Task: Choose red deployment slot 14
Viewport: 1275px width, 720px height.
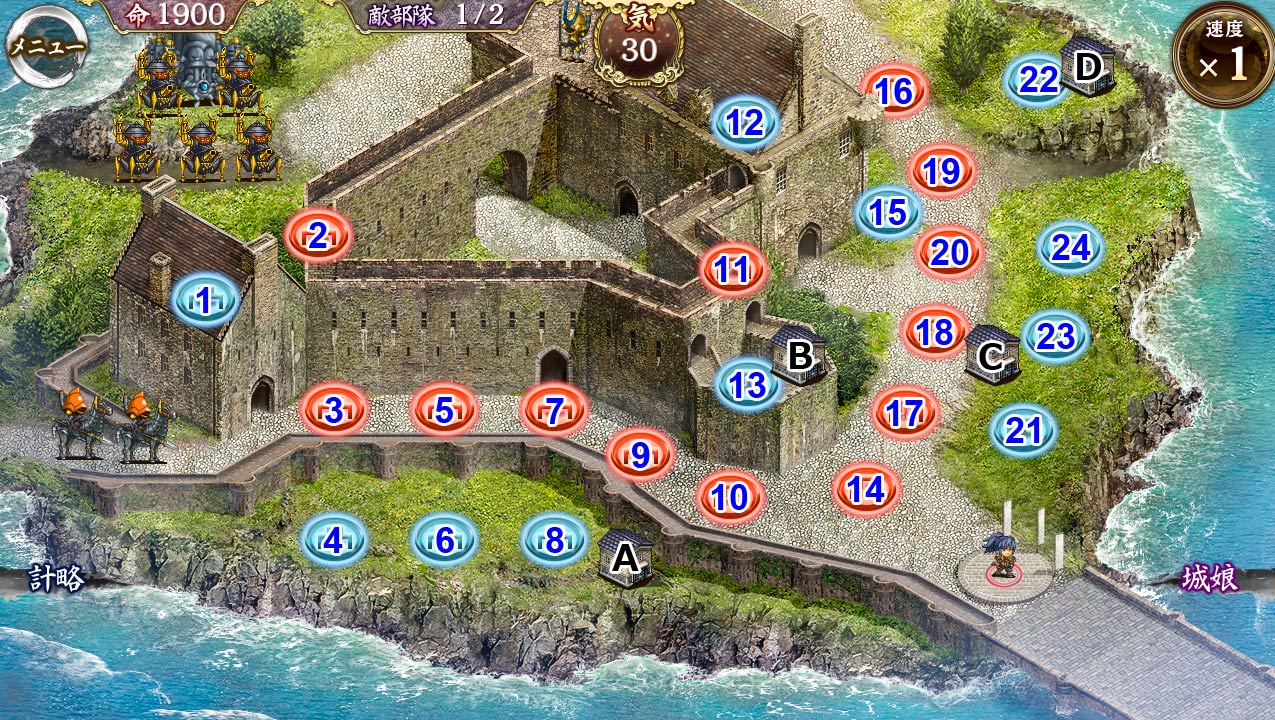Action: [x=866, y=490]
